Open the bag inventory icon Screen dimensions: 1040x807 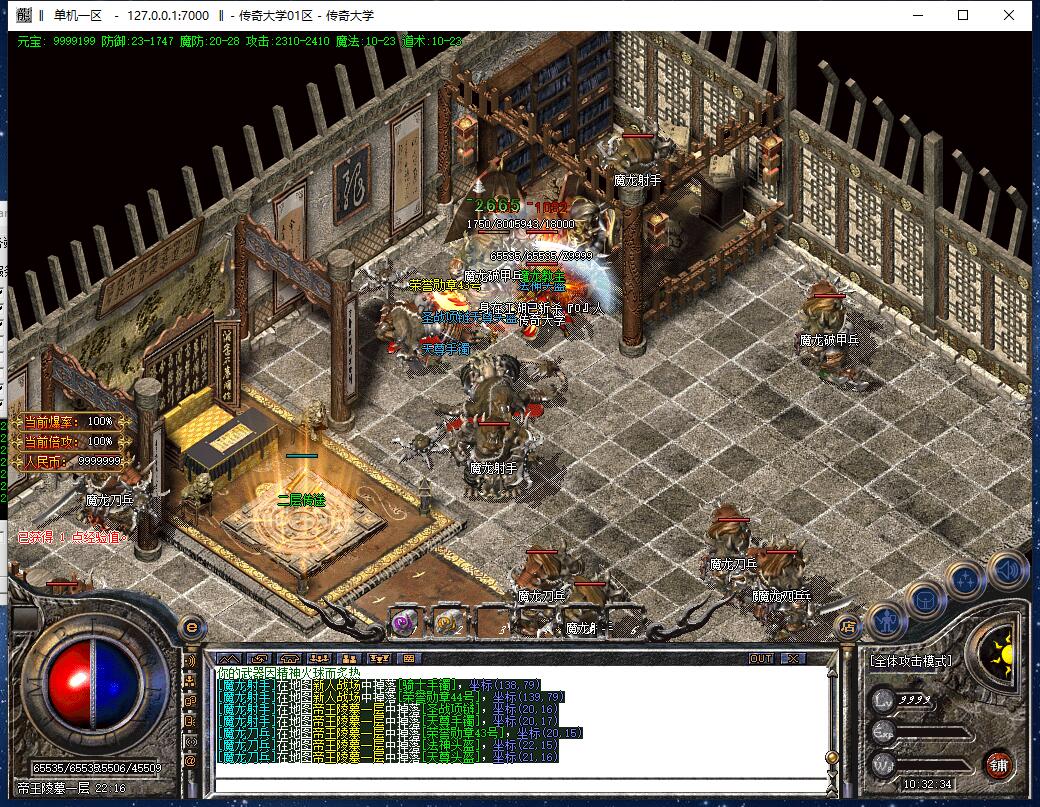coord(925,599)
